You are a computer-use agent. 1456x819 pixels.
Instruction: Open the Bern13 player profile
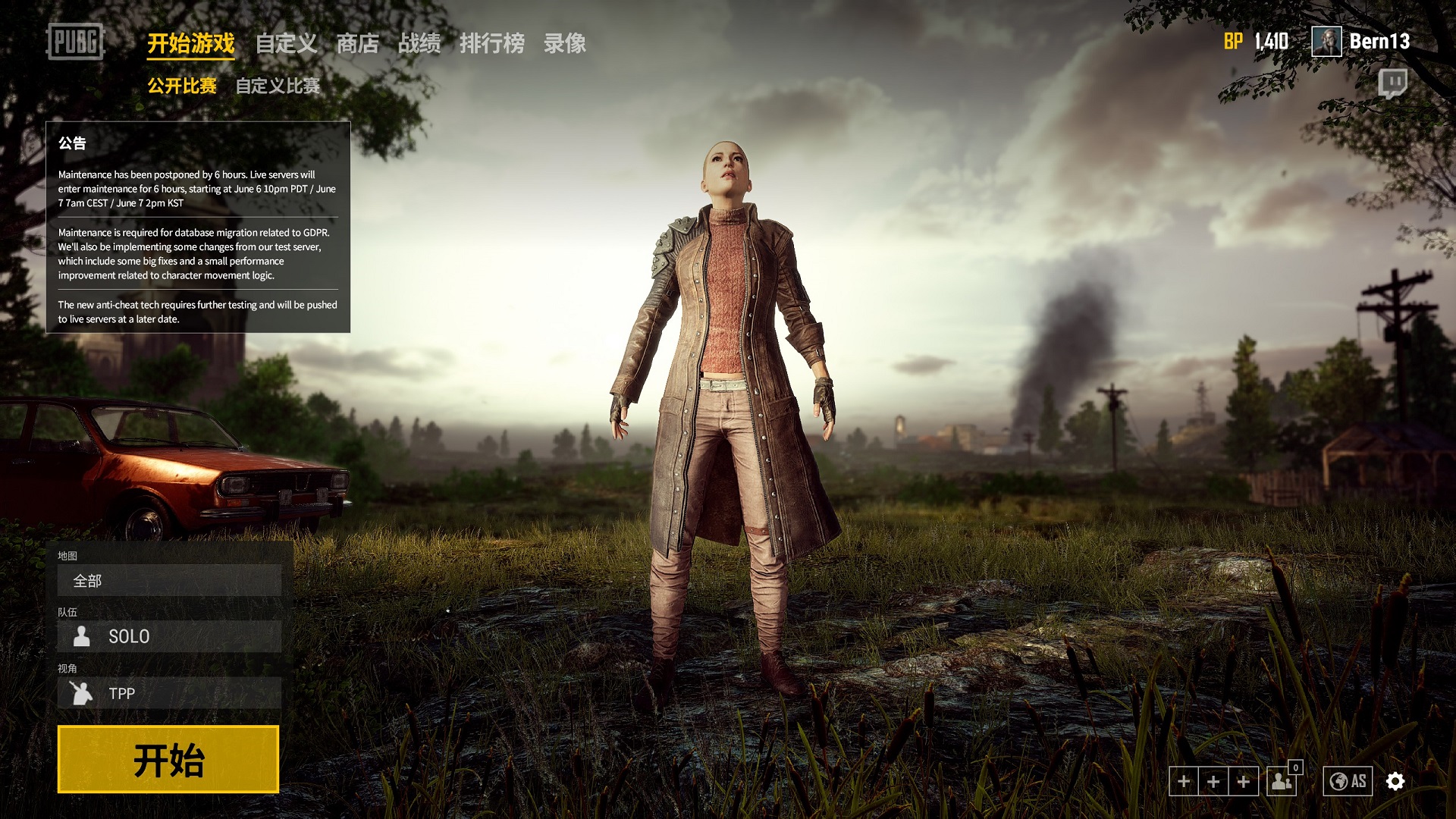(x=1362, y=42)
